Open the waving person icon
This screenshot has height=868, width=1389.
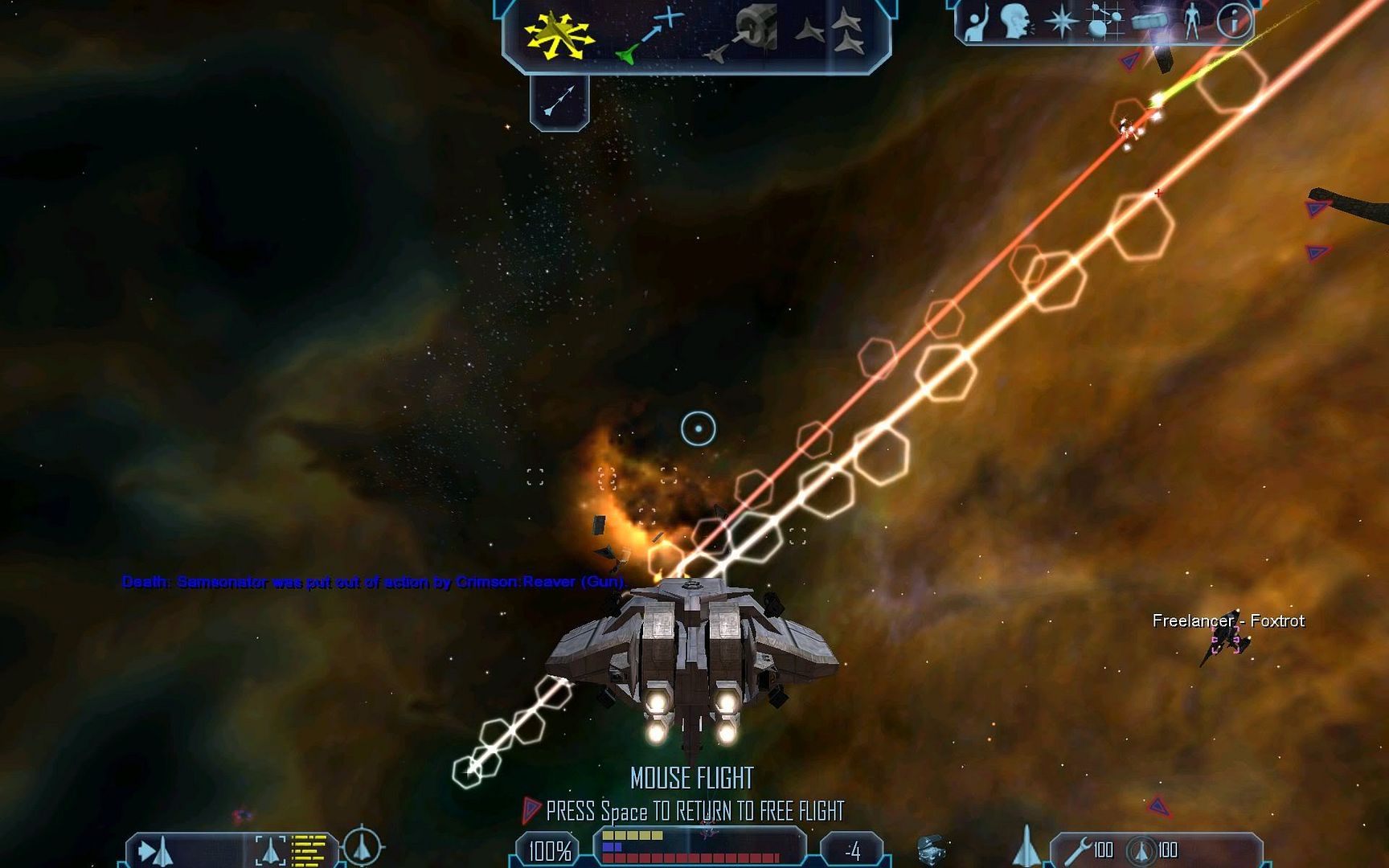(x=976, y=22)
